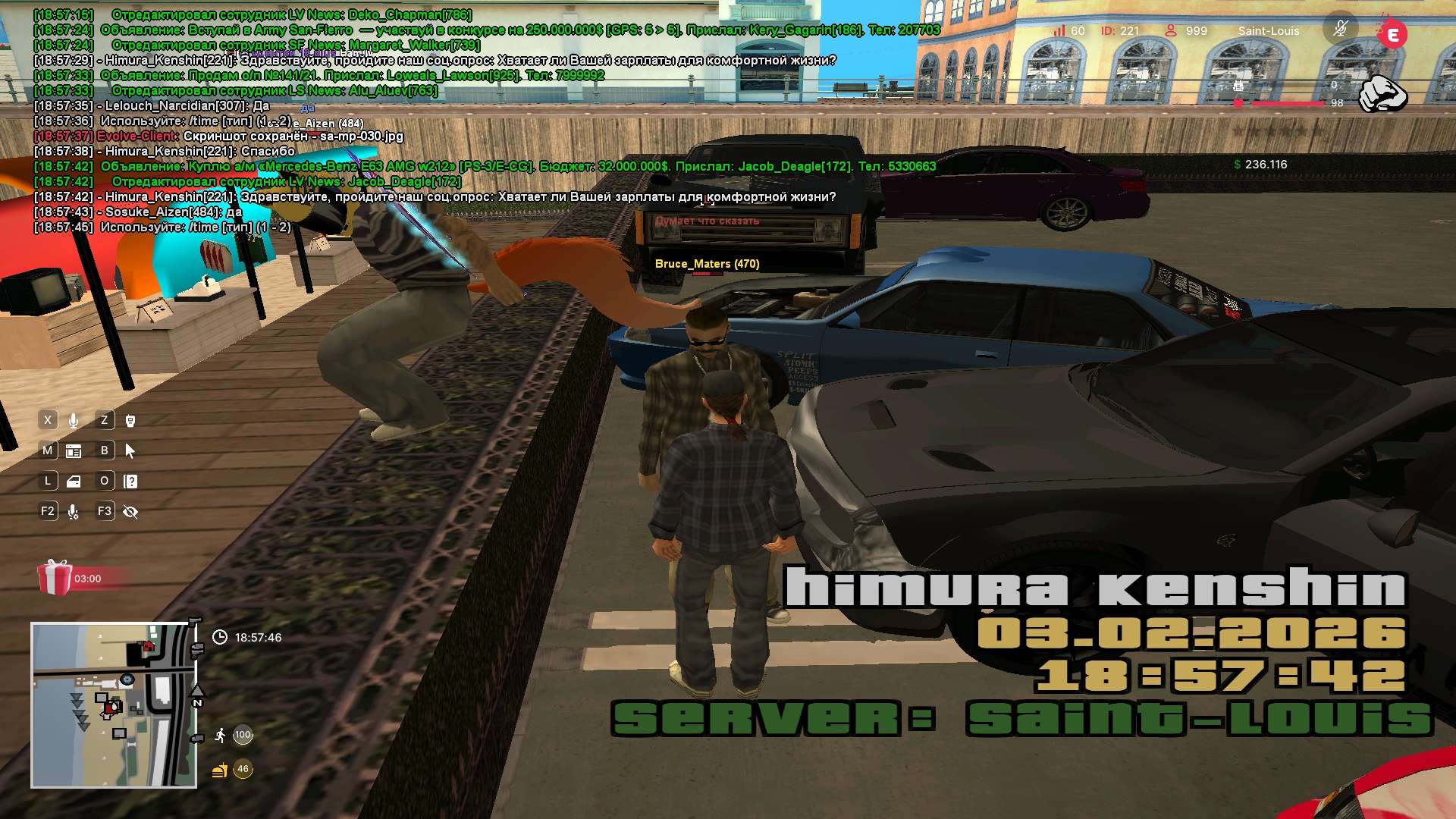
Task: Open the minimap
Action: (x=114, y=705)
